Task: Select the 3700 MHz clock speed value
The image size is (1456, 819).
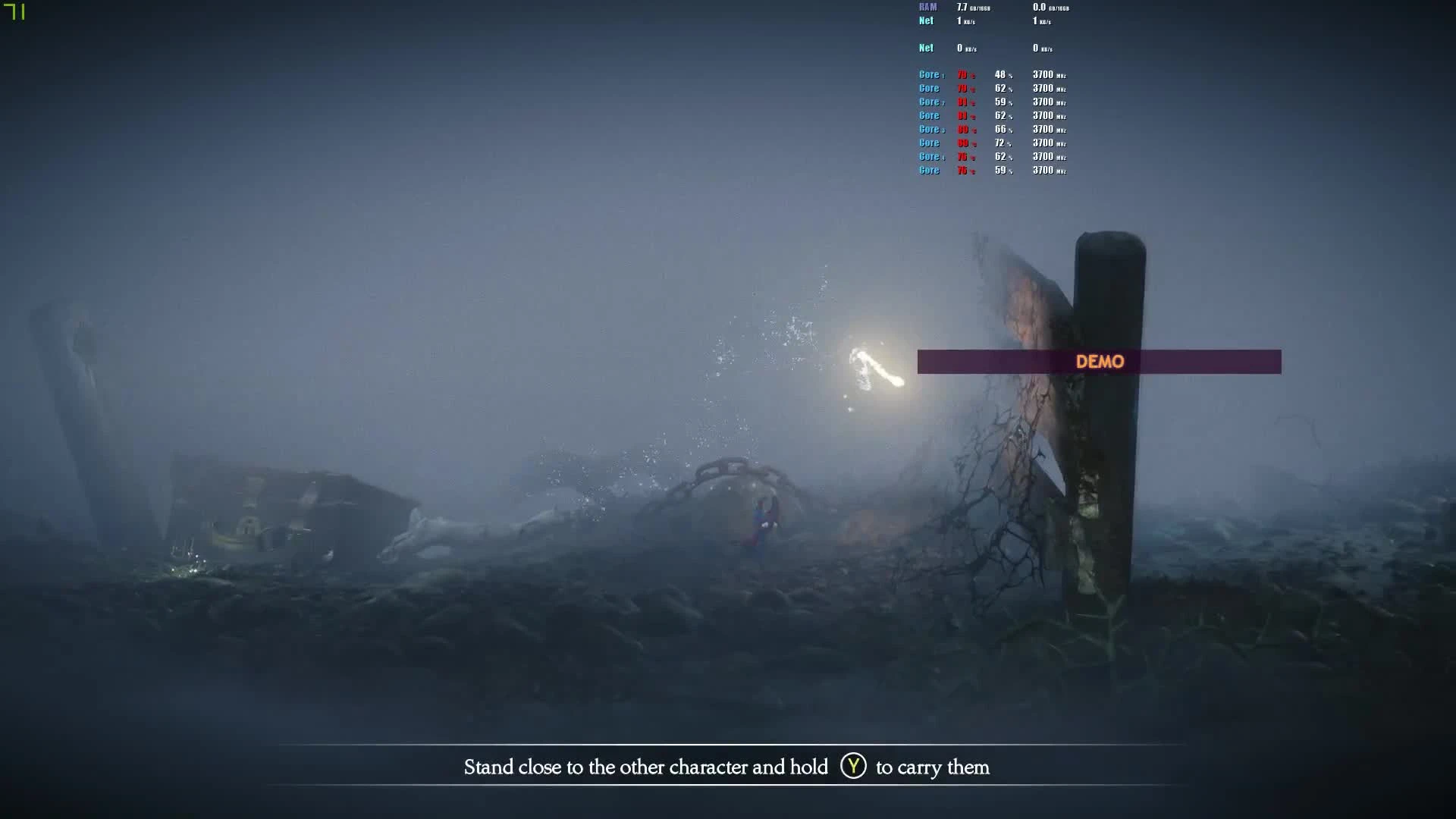Action: (1045, 74)
